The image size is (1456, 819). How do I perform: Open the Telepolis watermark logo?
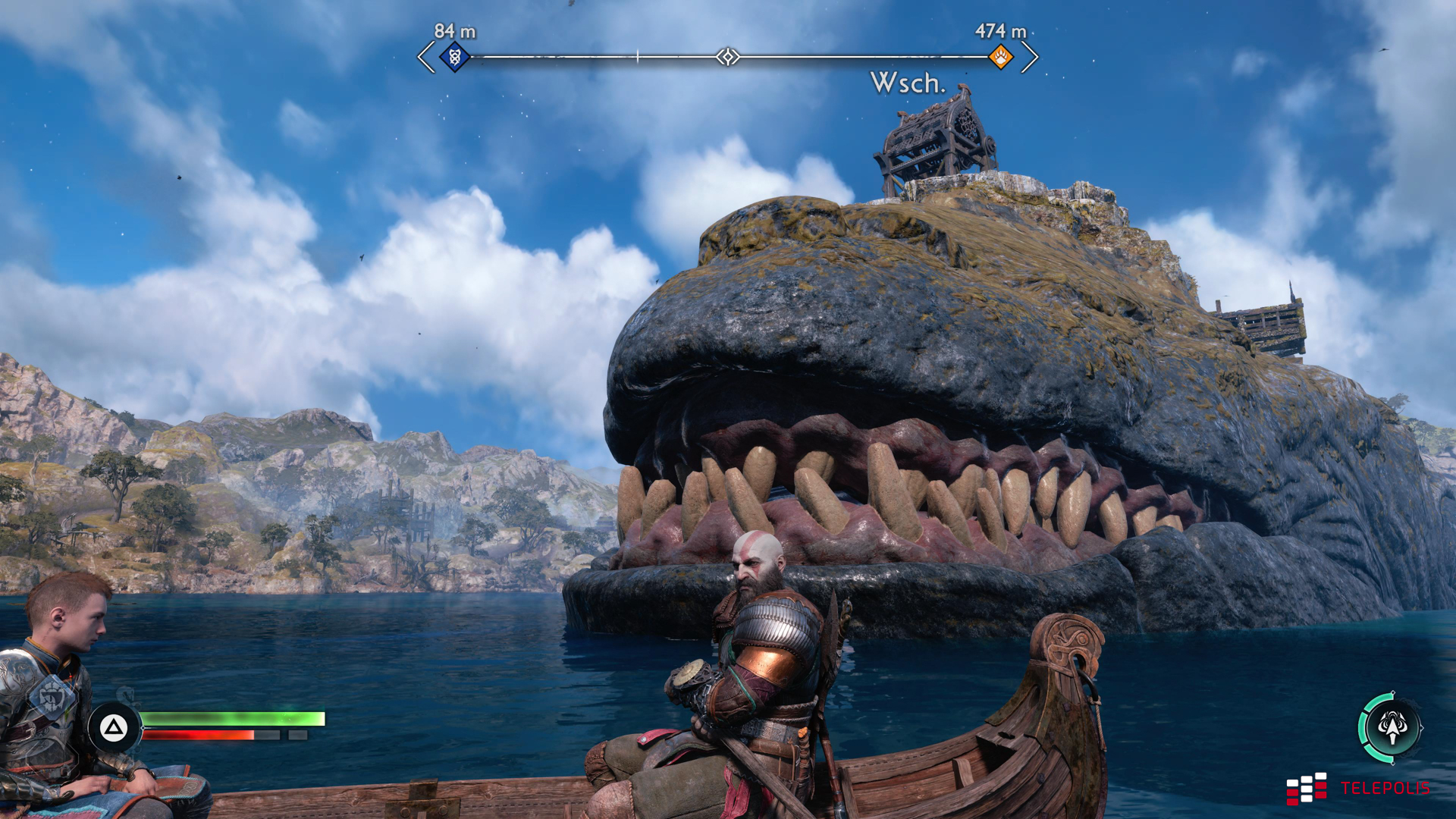(1357, 789)
